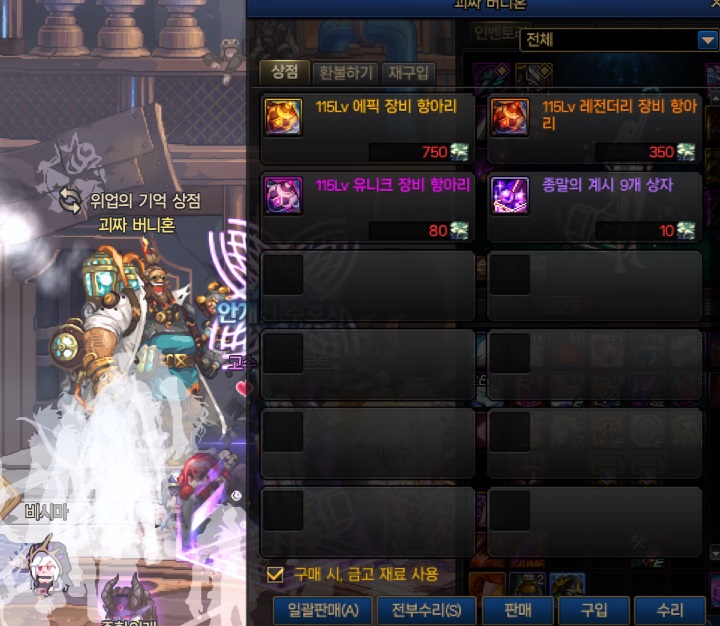Choose the 구입 button

point(594,611)
